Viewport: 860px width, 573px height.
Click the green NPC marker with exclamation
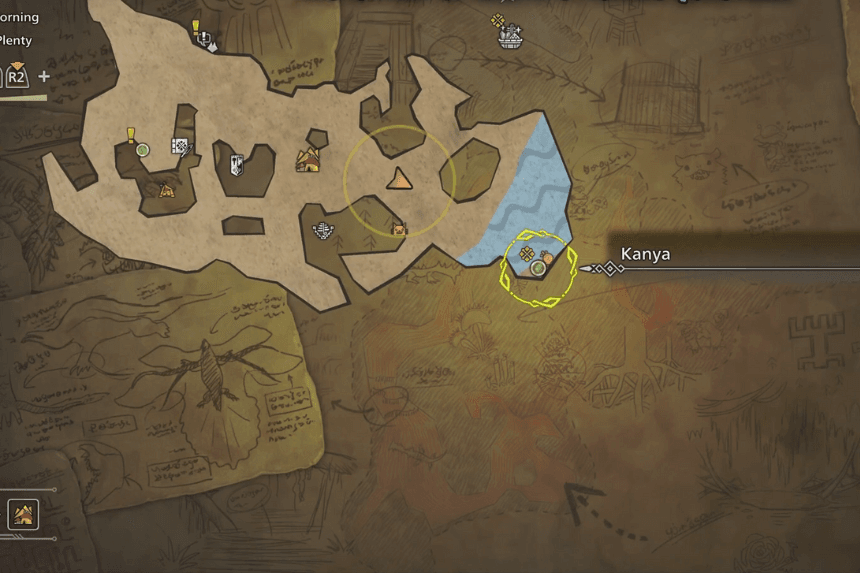tap(142, 150)
